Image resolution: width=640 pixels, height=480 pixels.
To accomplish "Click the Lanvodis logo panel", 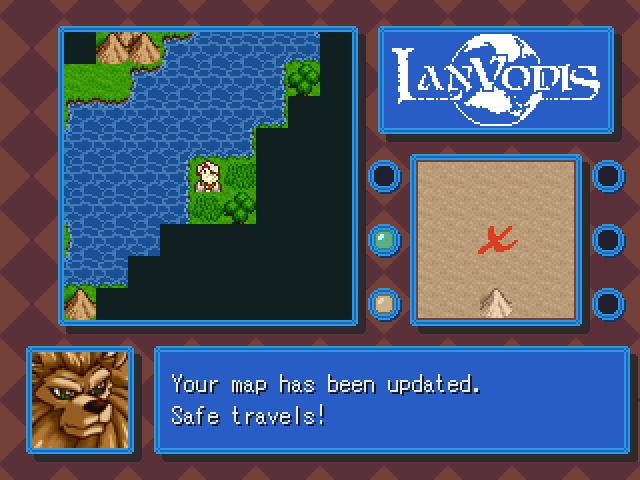I will click(x=495, y=80).
